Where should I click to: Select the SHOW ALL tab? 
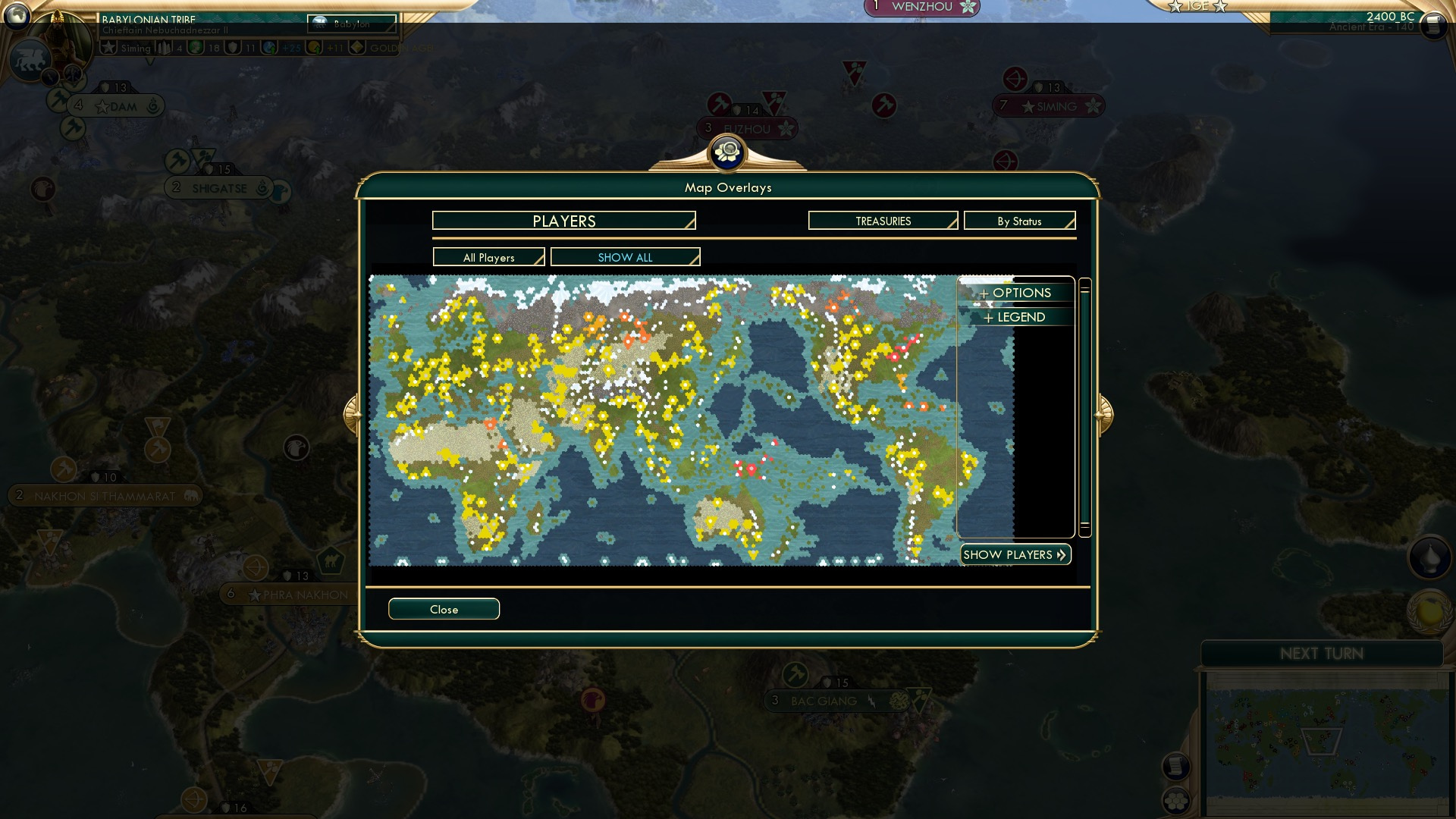[x=624, y=257]
